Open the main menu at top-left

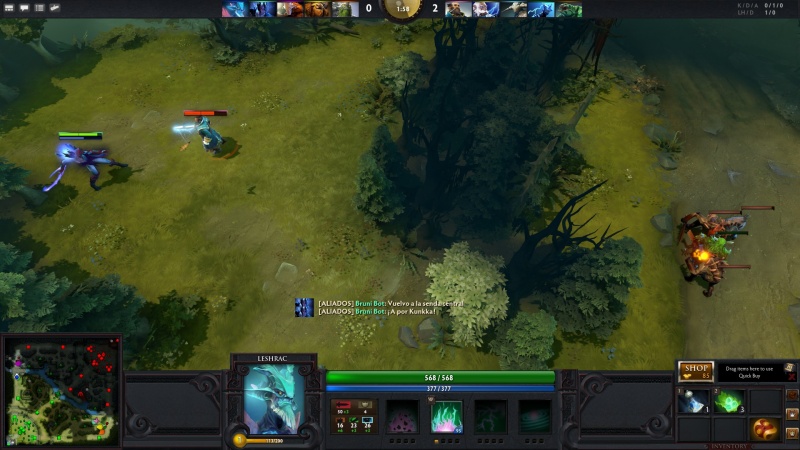click(x=8, y=8)
